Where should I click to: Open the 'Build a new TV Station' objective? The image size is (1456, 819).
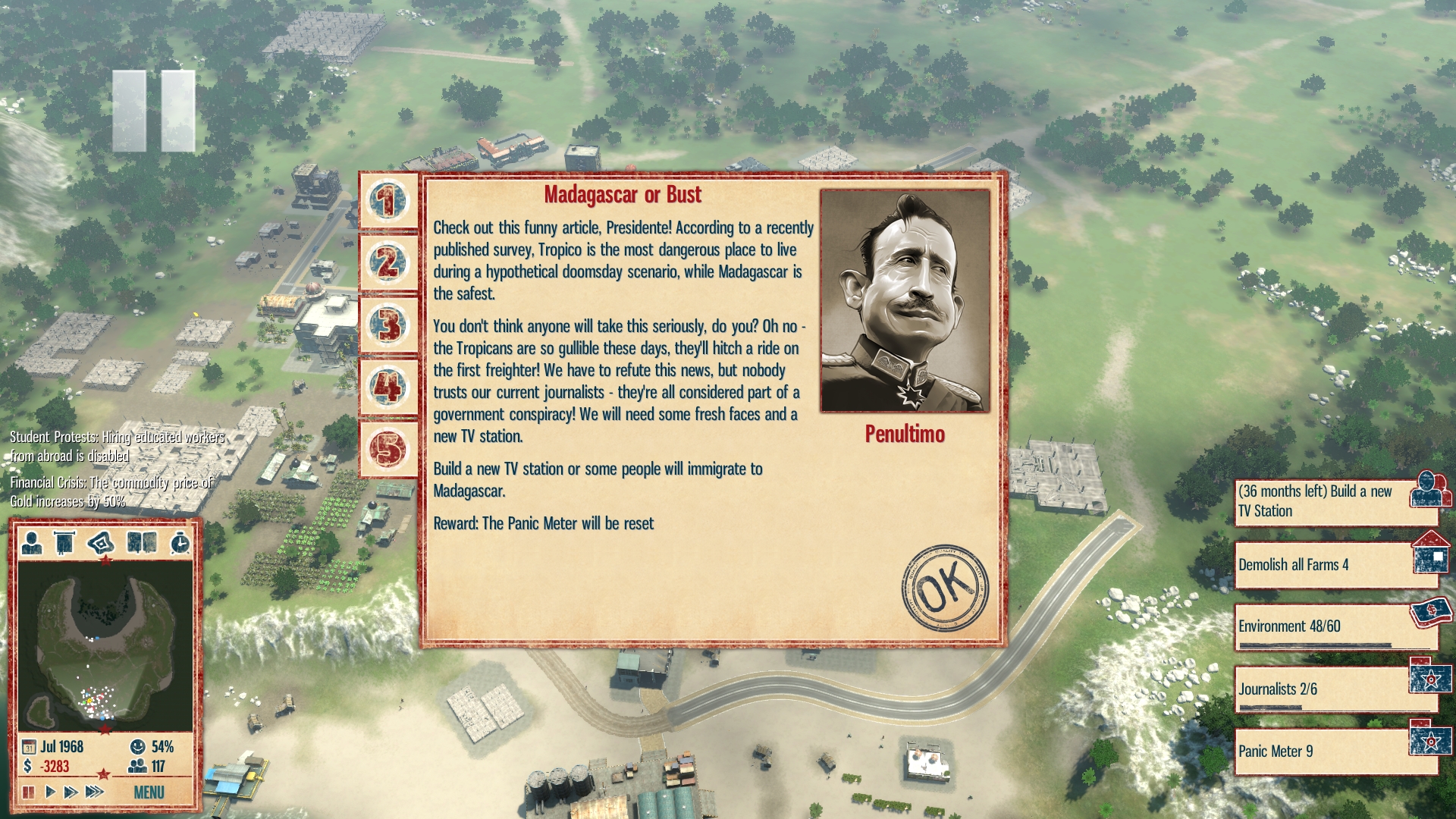1335,501
